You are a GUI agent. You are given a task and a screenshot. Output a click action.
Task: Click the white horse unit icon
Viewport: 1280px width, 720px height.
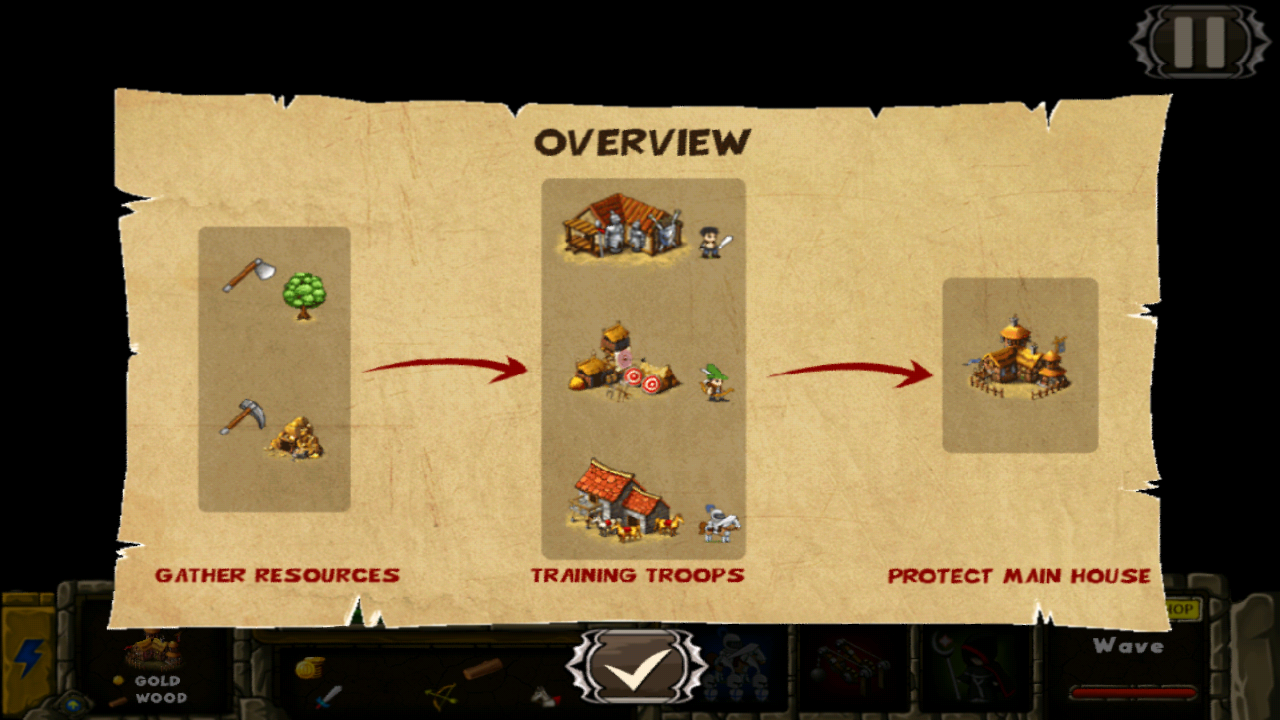click(542, 698)
